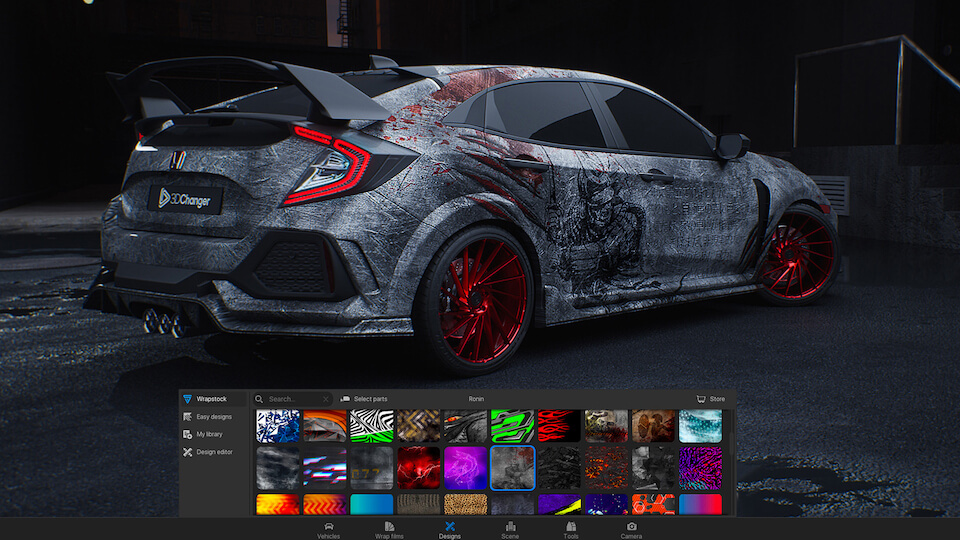Select the highlighted Ronin design thumbnail
Viewport: 960px width, 540px height.
512,467
